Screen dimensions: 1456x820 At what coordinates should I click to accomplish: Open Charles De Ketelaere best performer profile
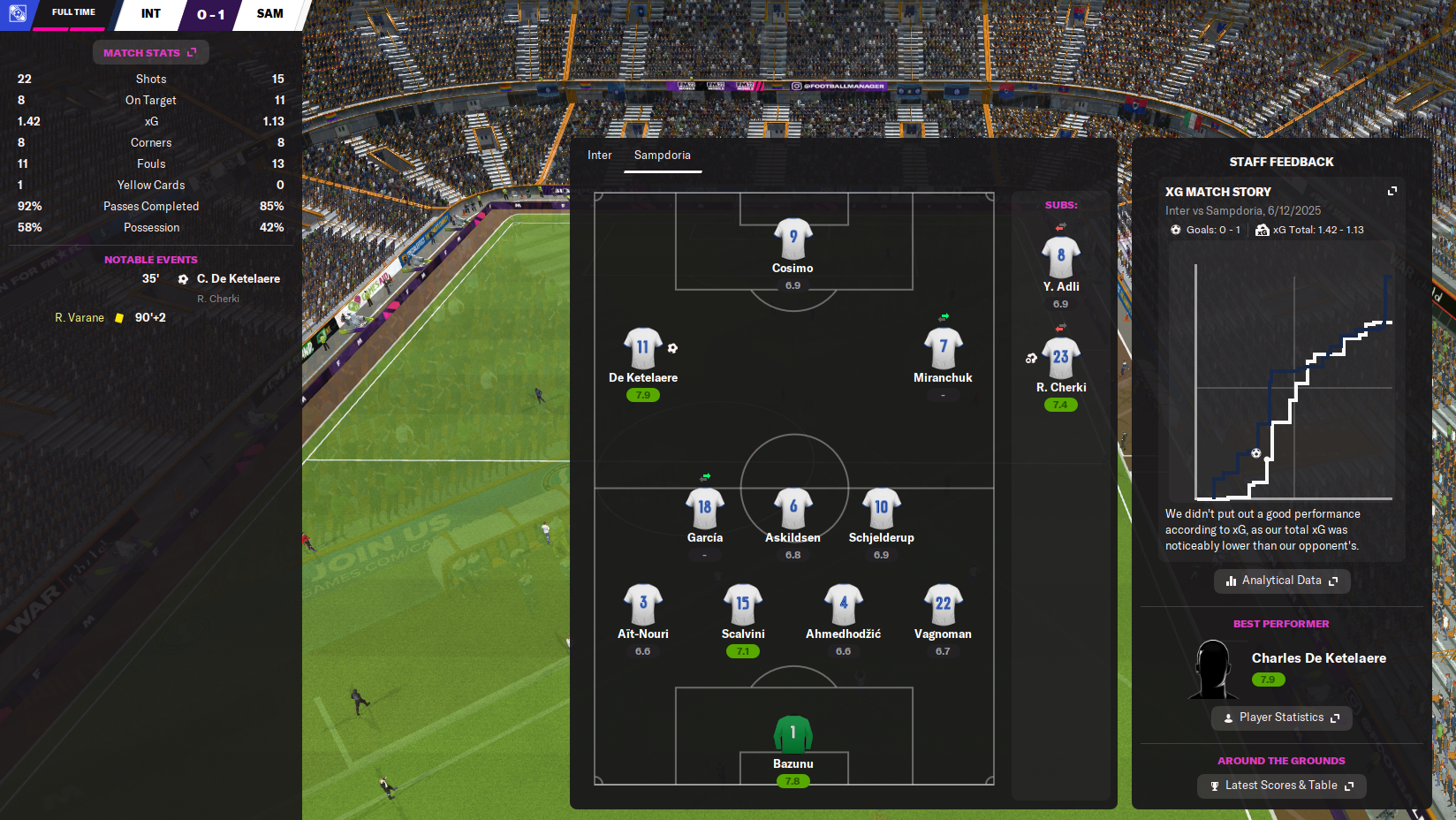click(x=1318, y=658)
